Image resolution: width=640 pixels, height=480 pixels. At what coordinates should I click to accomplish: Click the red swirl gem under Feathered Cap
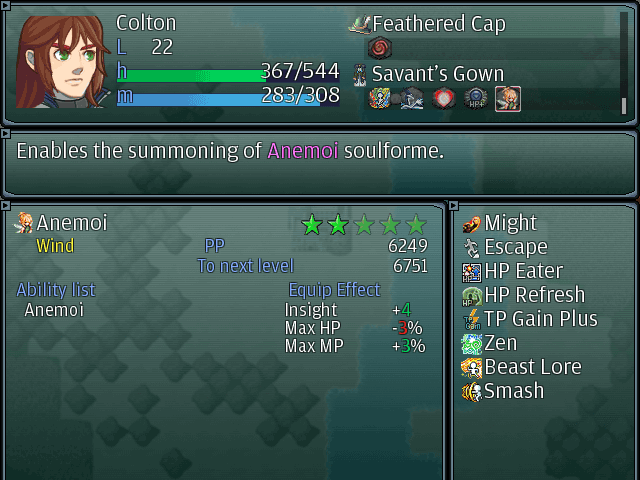(380, 48)
